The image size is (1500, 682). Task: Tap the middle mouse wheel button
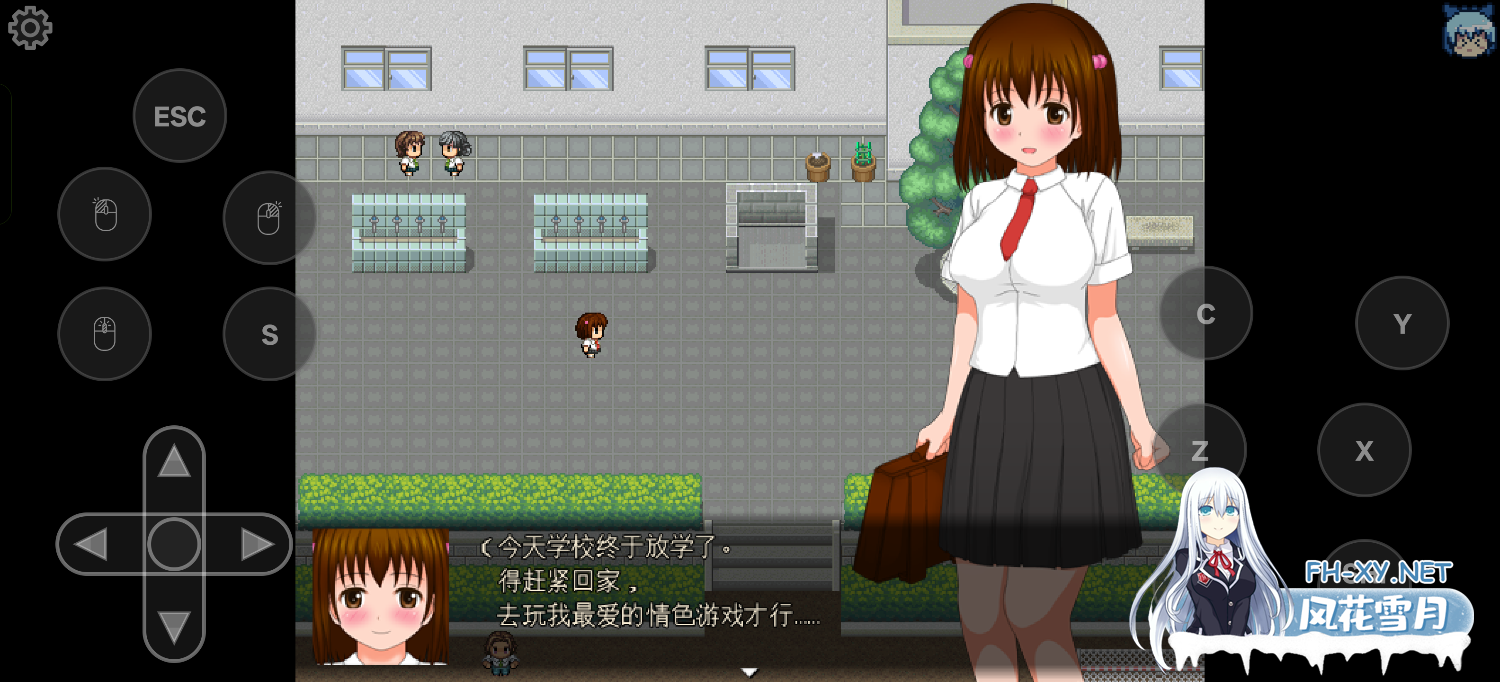pyautogui.click(x=105, y=334)
